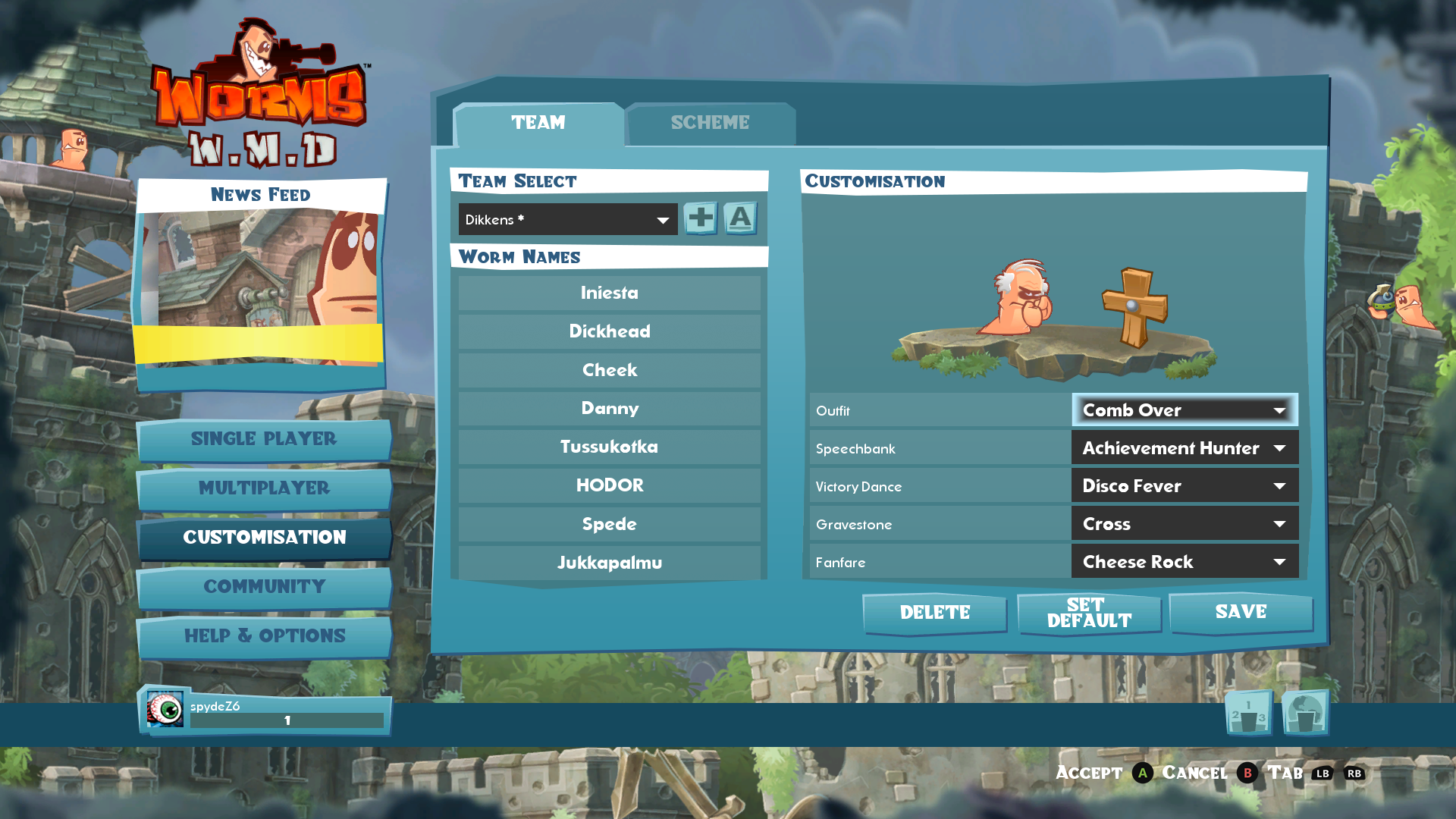Choose the worm name HODOR
Image resolution: width=1456 pixels, height=819 pixels.
[609, 485]
